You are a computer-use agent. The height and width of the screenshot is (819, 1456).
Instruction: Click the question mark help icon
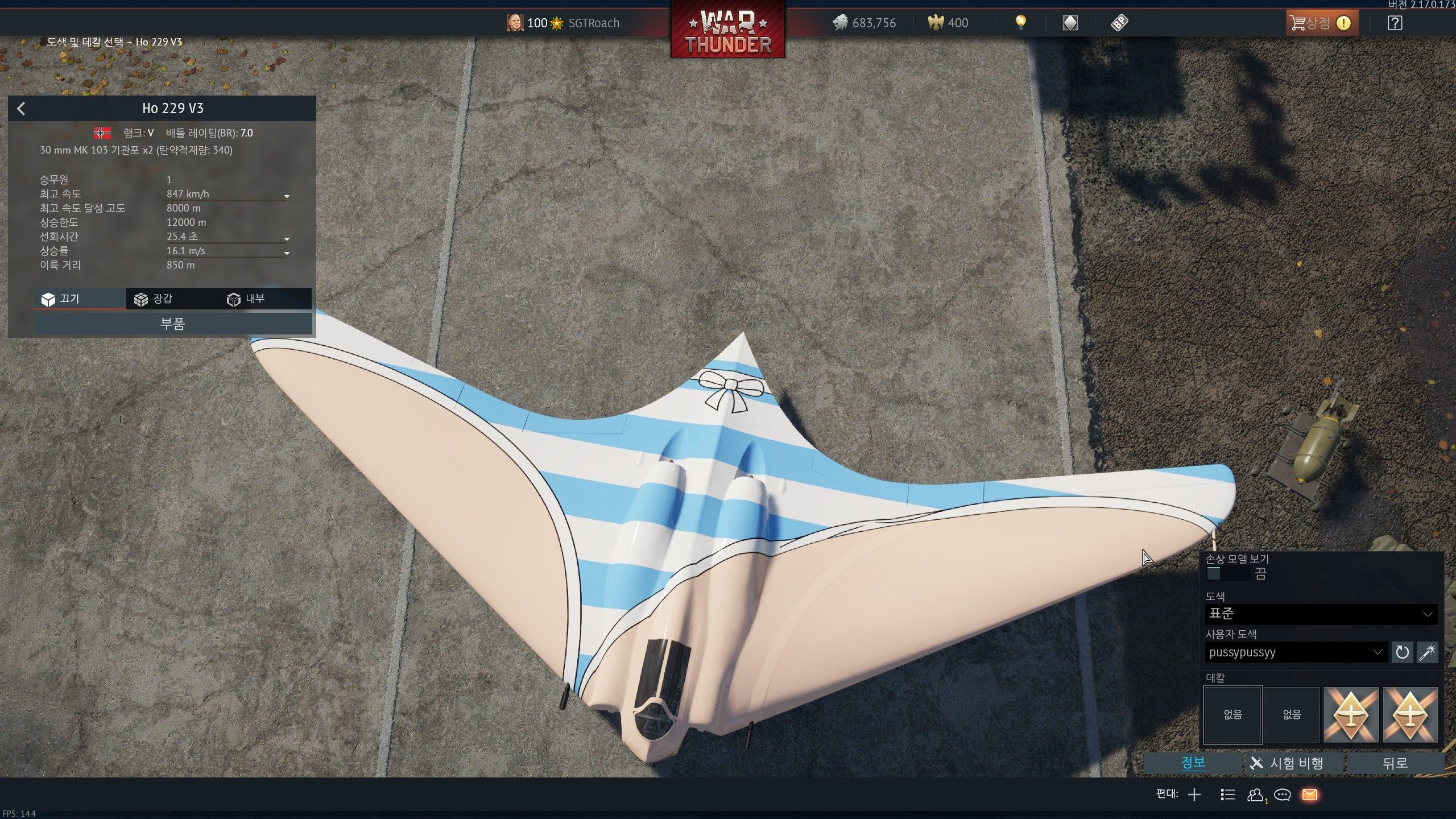coord(1395,23)
